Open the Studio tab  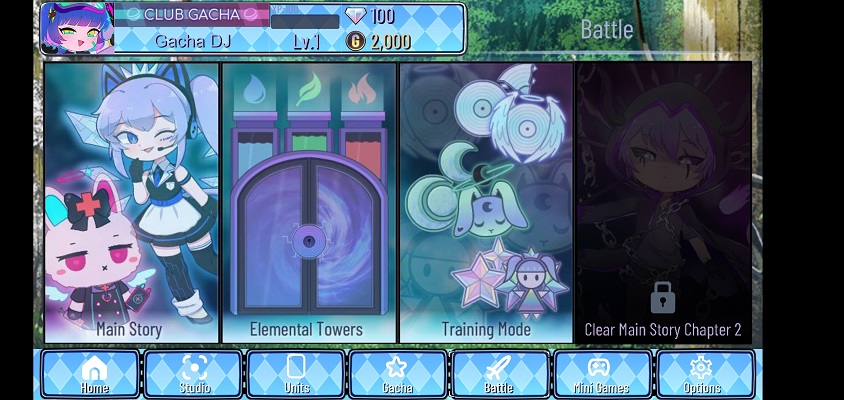coord(194,374)
